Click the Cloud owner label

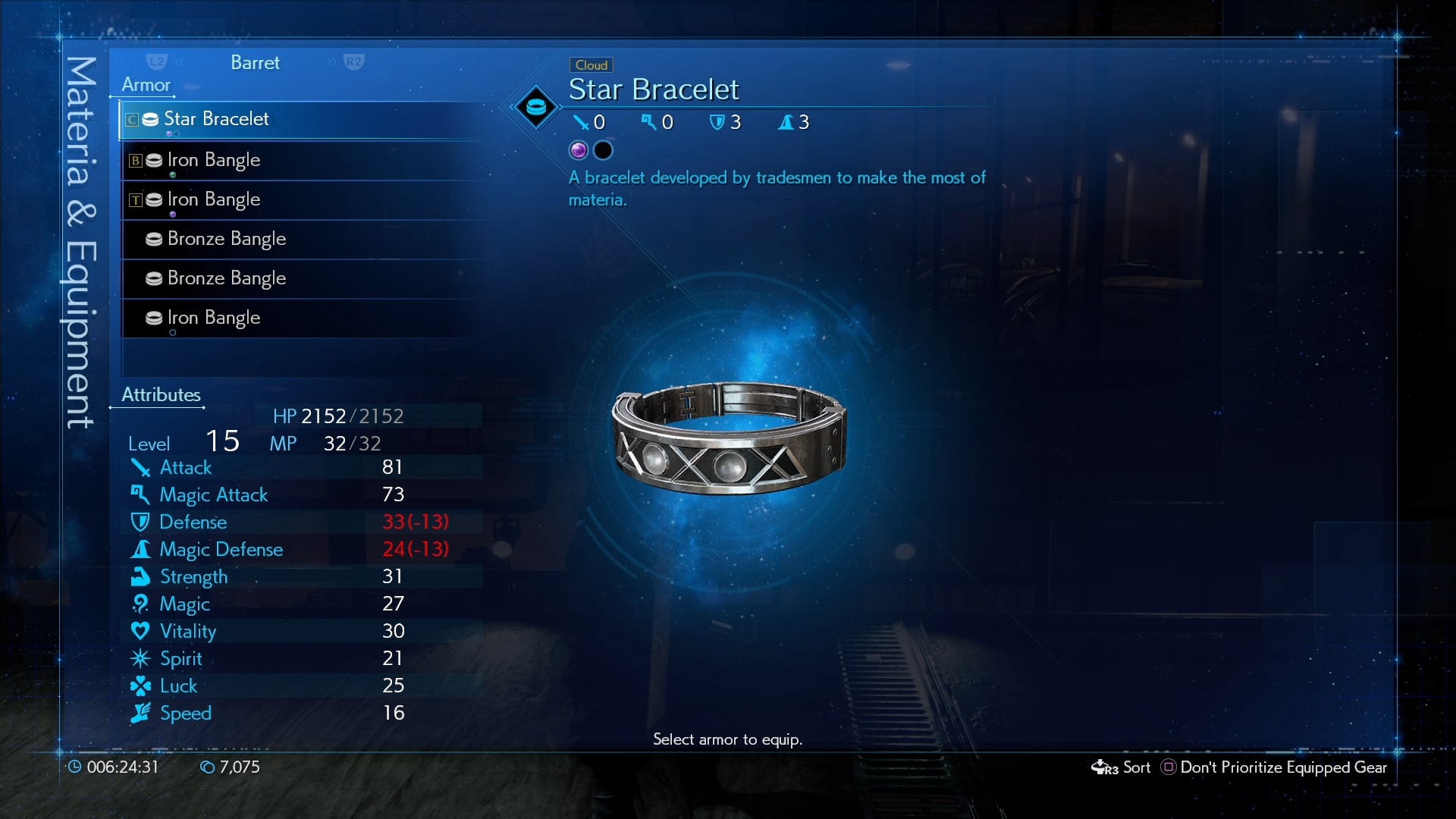[591, 64]
